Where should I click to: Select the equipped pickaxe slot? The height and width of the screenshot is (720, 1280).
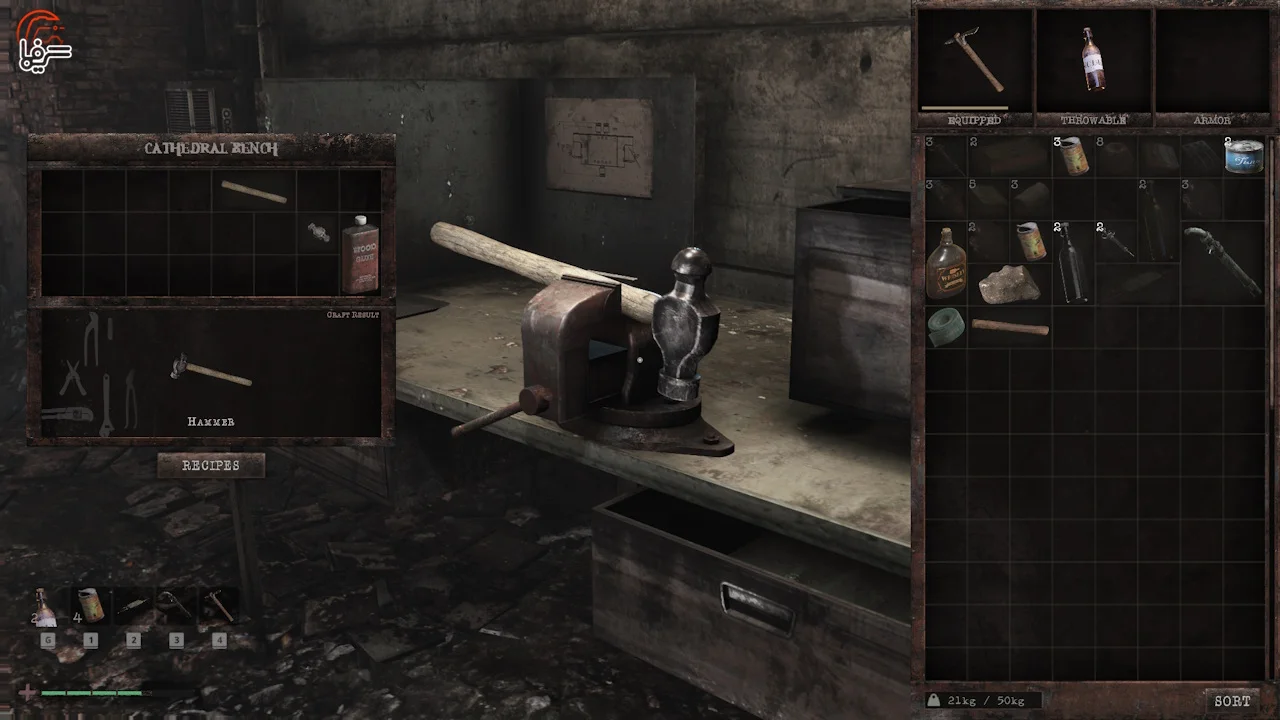coord(975,60)
